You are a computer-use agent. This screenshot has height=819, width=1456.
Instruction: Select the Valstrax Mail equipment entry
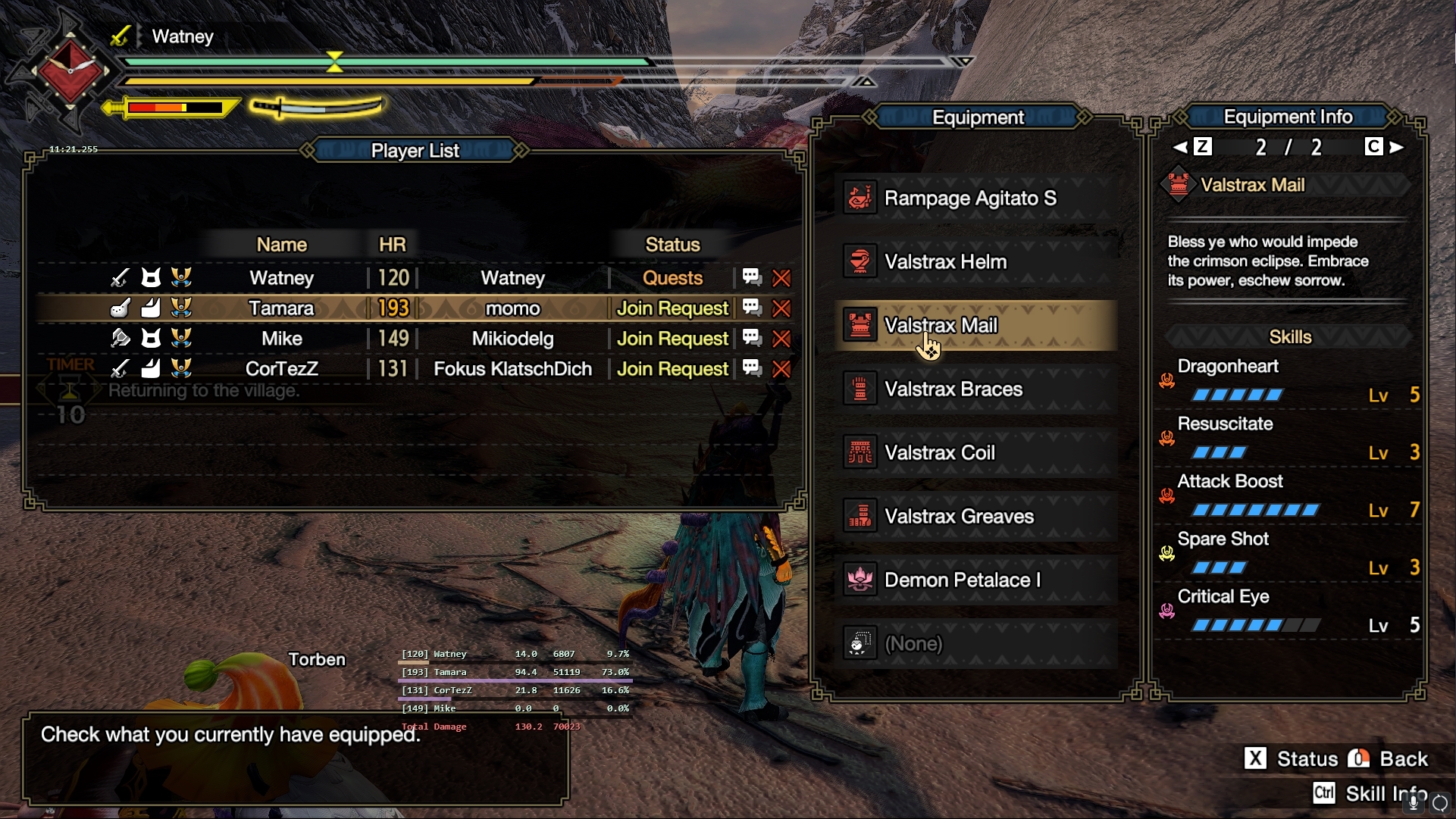[x=976, y=326]
